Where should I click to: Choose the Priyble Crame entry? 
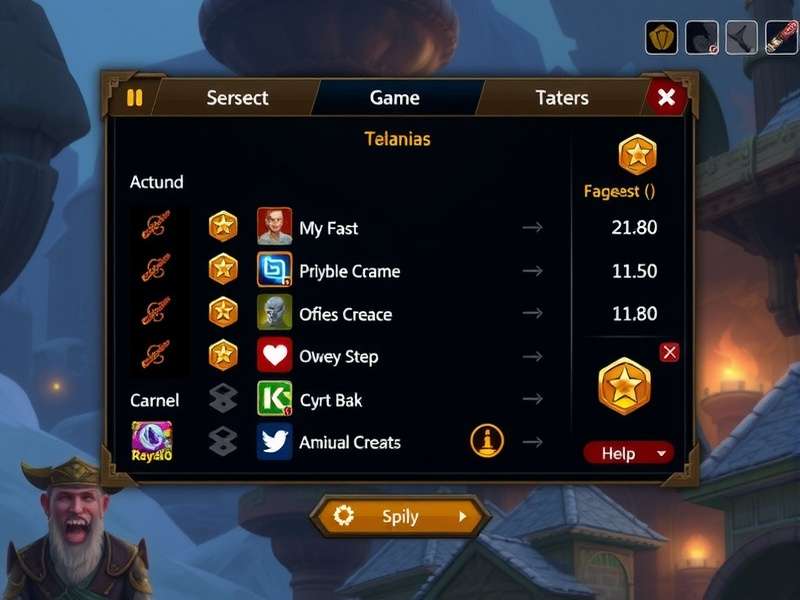pyautogui.click(x=349, y=271)
